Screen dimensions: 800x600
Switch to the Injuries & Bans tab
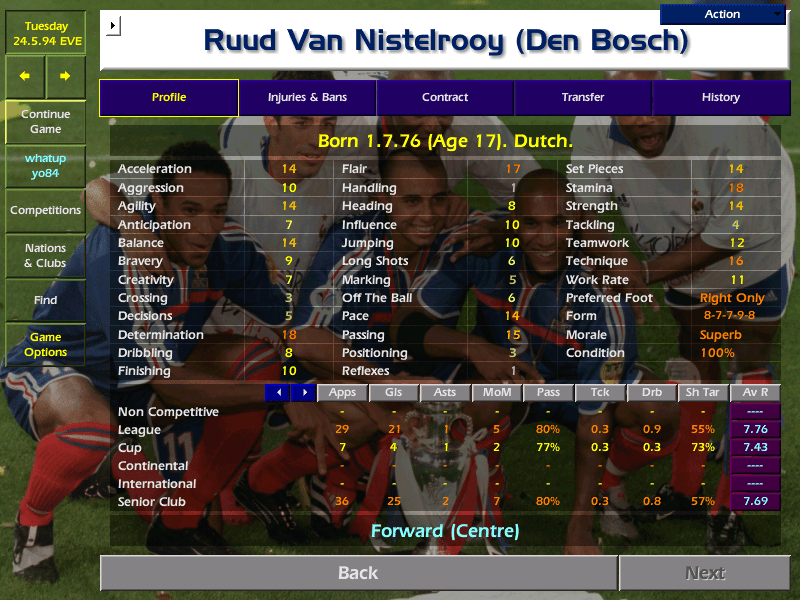tap(307, 97)
